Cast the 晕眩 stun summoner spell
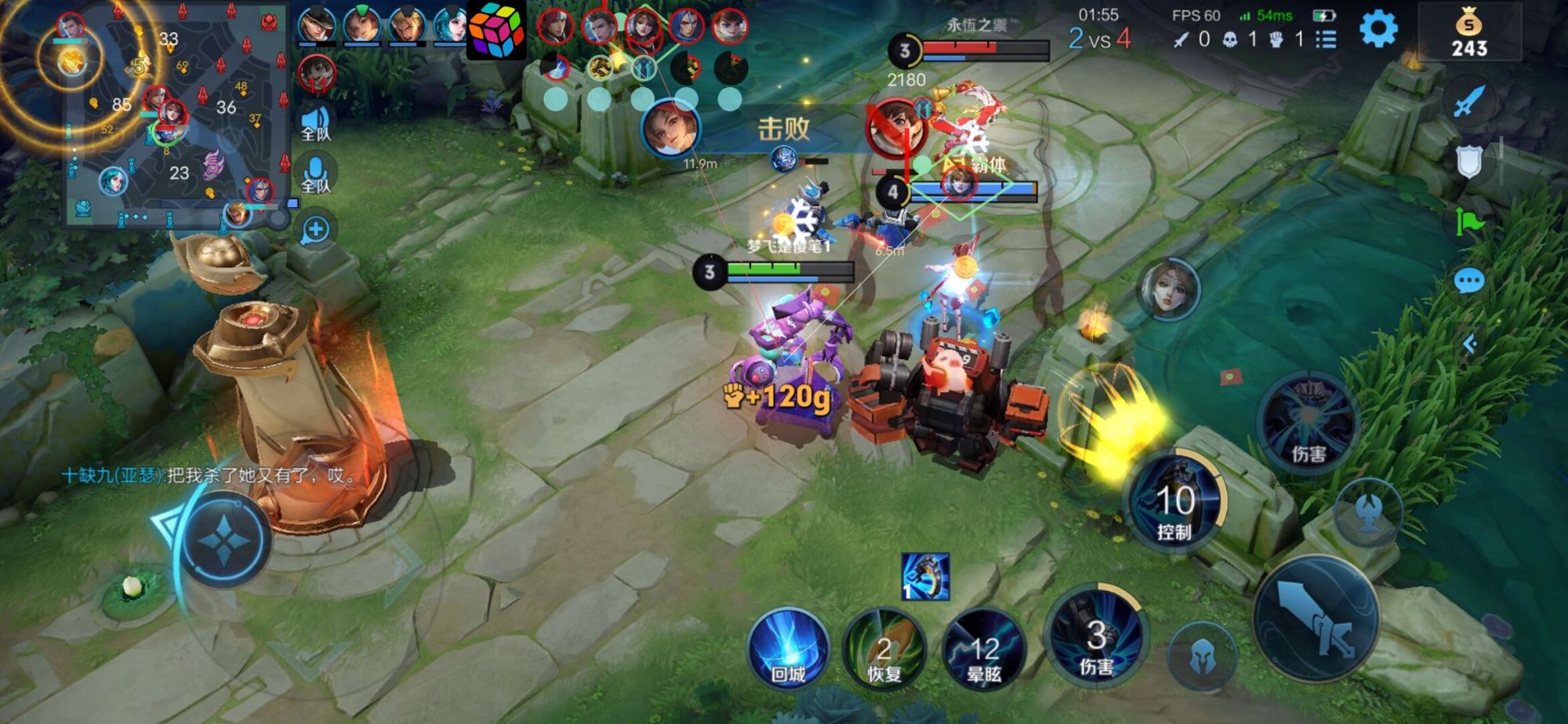 983,649
